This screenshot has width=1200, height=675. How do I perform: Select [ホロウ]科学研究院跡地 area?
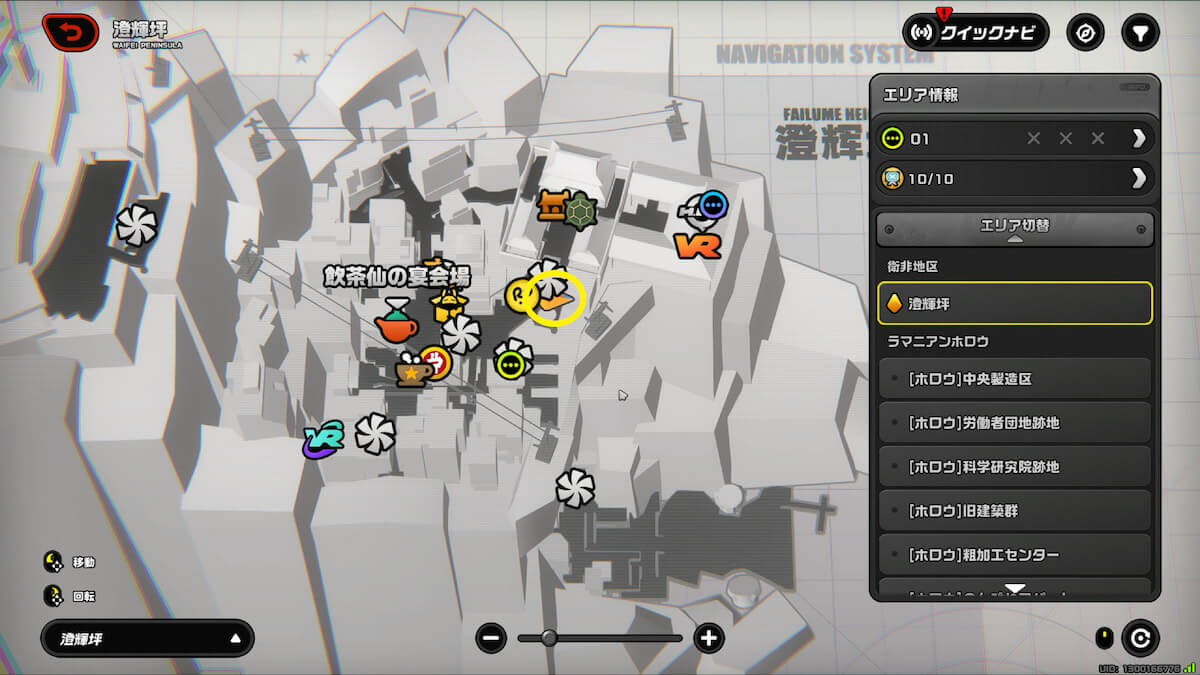coord(1014,467)
